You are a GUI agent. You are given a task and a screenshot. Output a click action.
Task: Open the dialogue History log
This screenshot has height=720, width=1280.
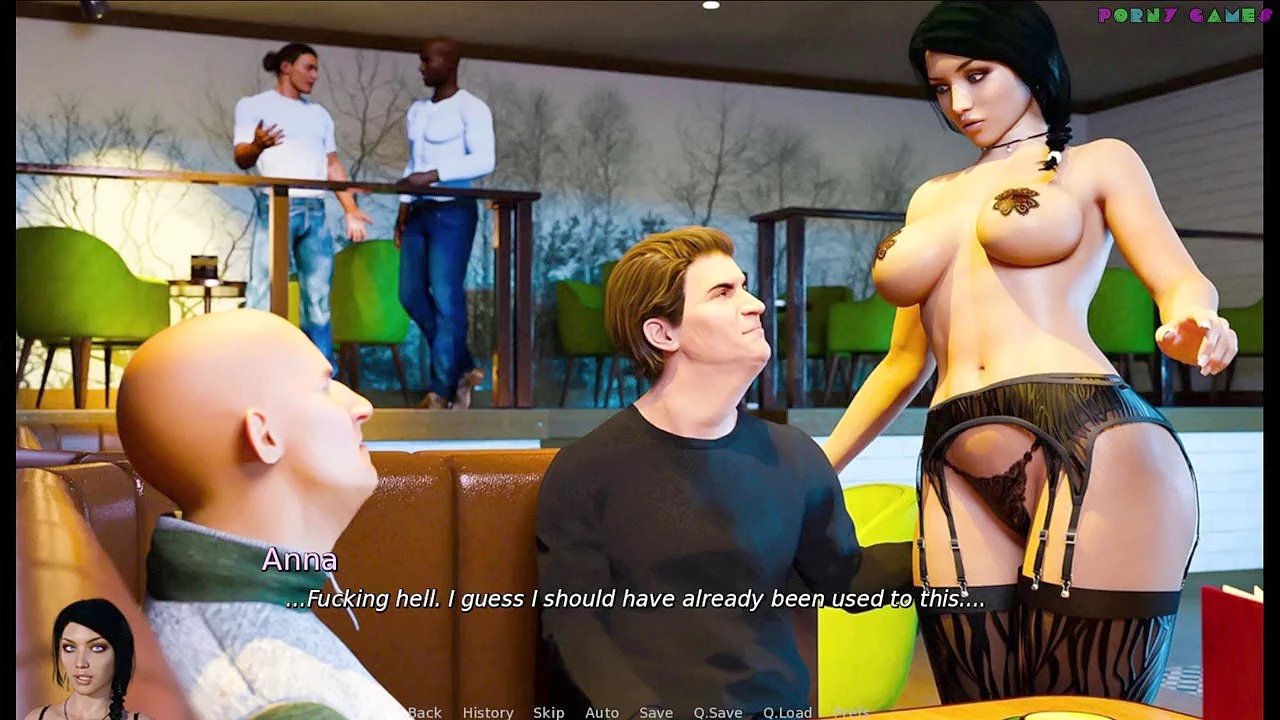(x=488, y=712)
